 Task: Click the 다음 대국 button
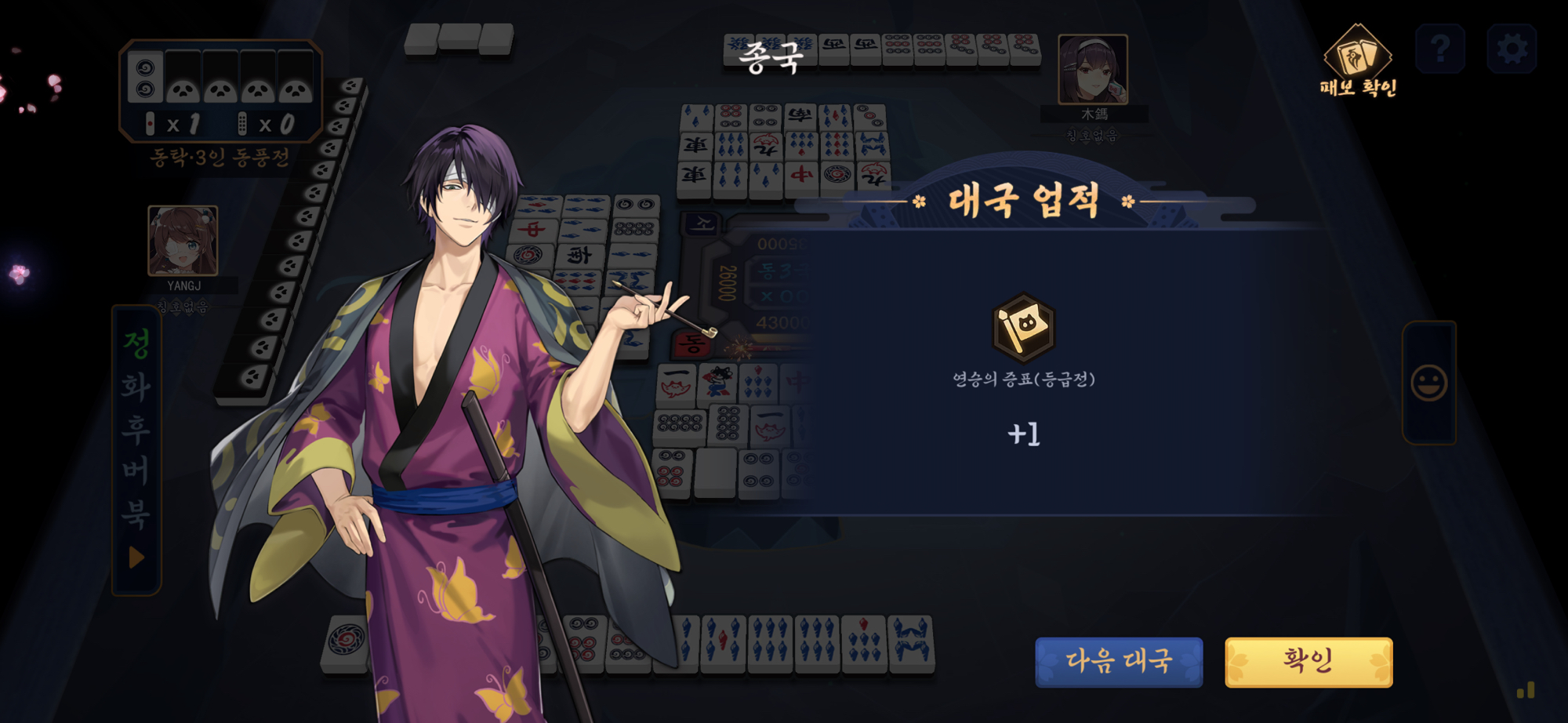tap(1119, 662)
